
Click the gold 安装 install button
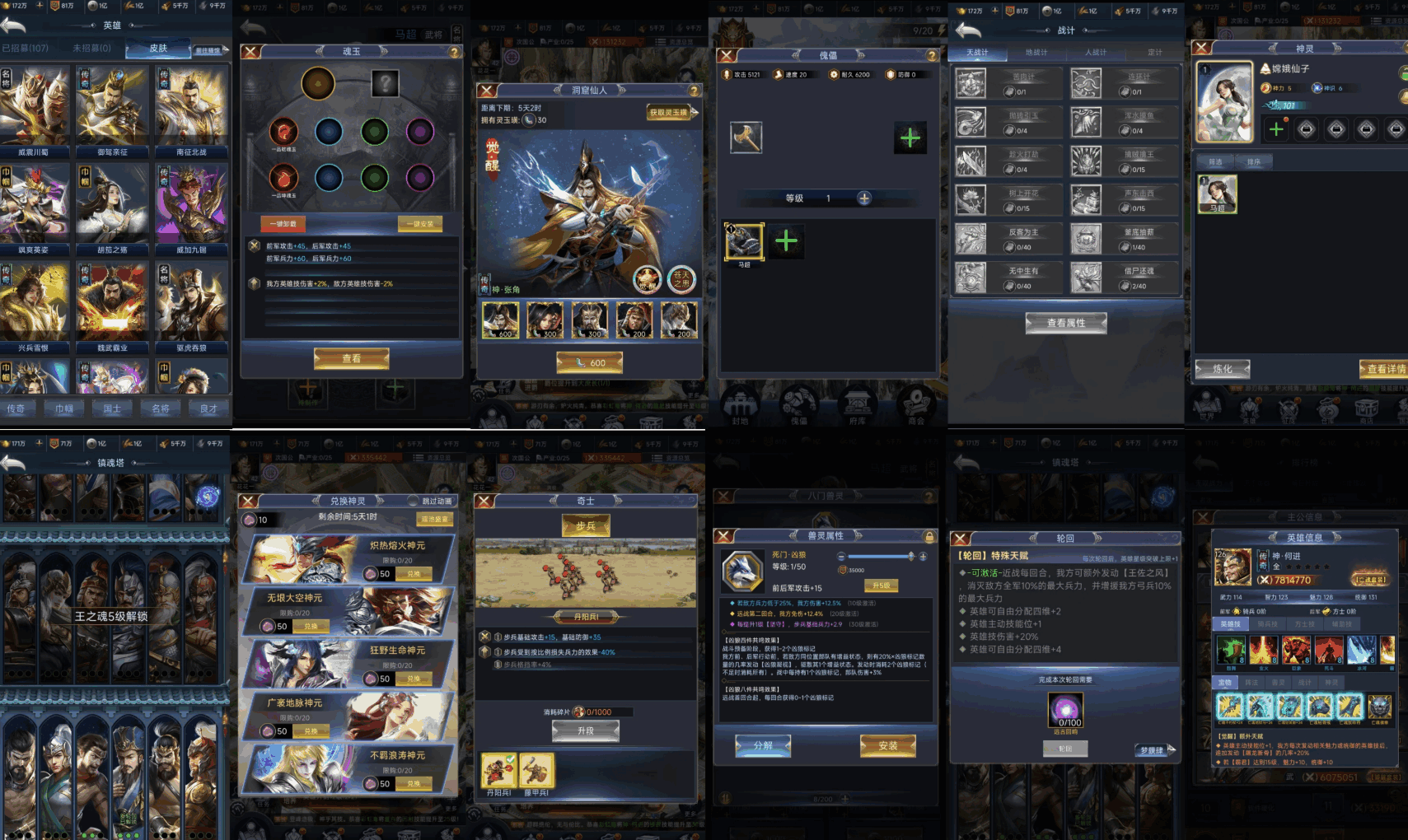[x=887, y=745]
